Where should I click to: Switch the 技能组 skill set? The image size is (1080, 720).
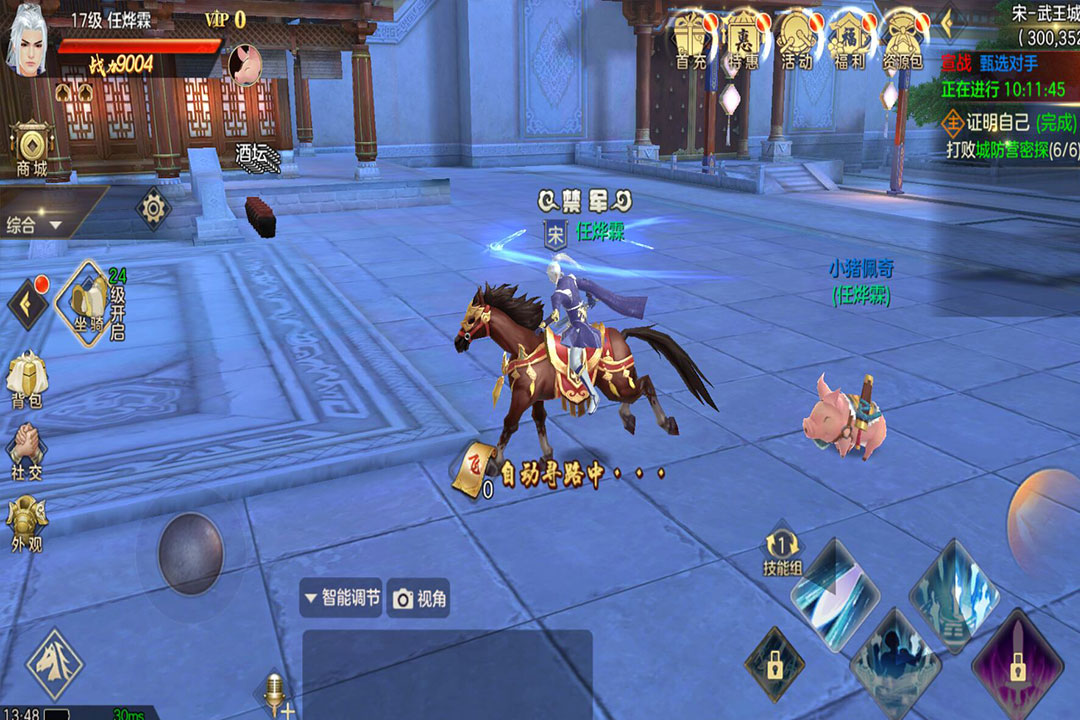(x=782, y=550)
